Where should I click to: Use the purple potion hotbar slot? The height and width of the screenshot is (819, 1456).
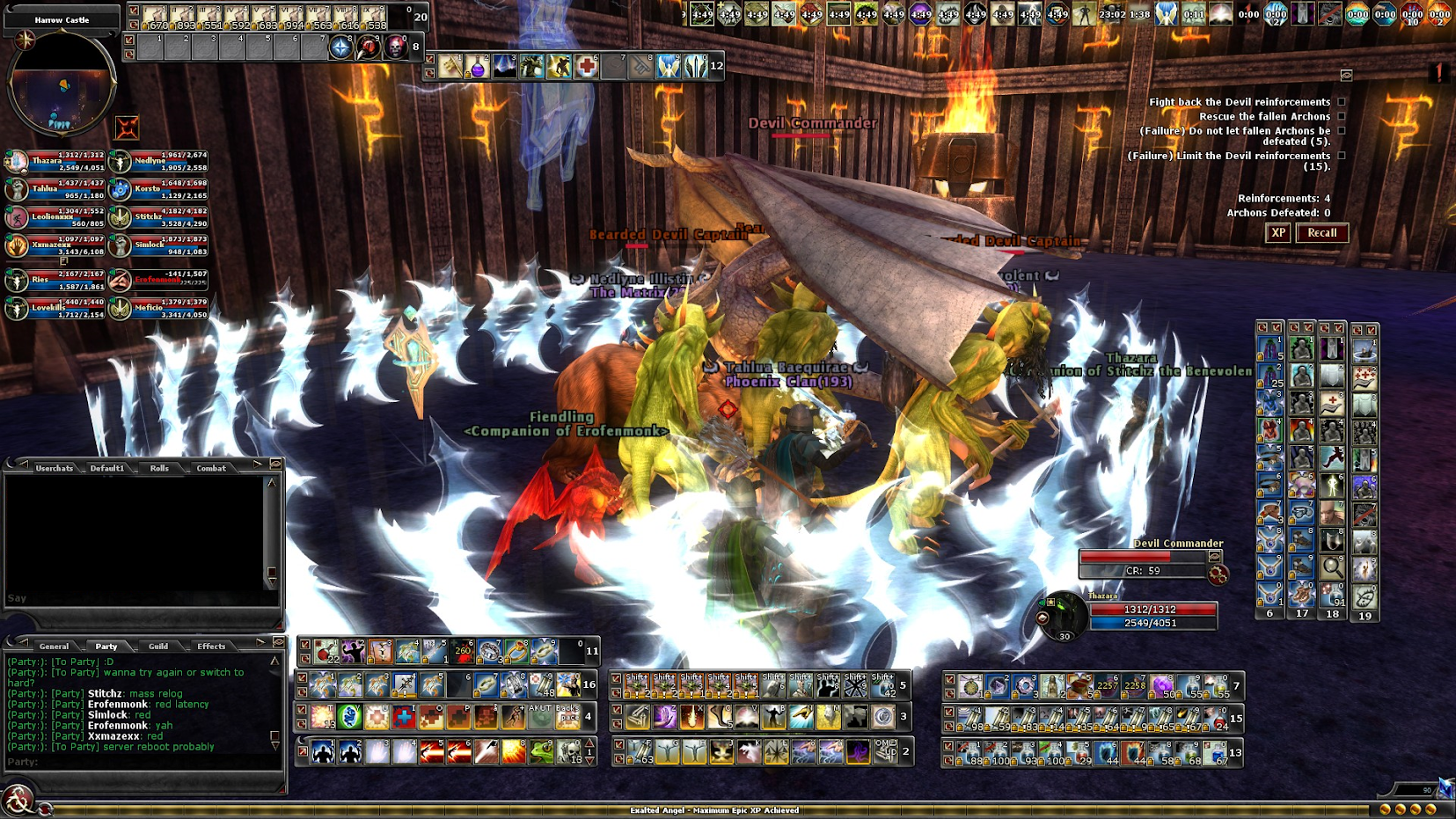pyautogui.click(x=478, y=67)
